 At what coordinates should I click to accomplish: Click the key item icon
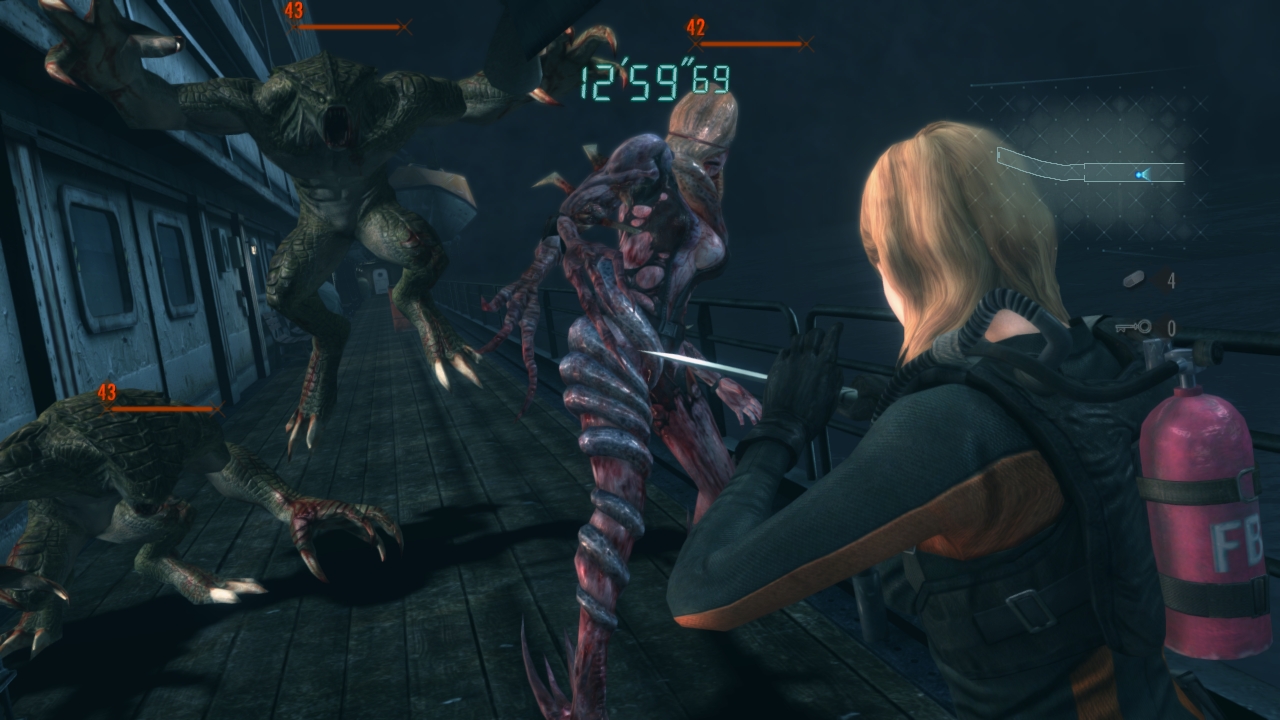click(1132, 326)
